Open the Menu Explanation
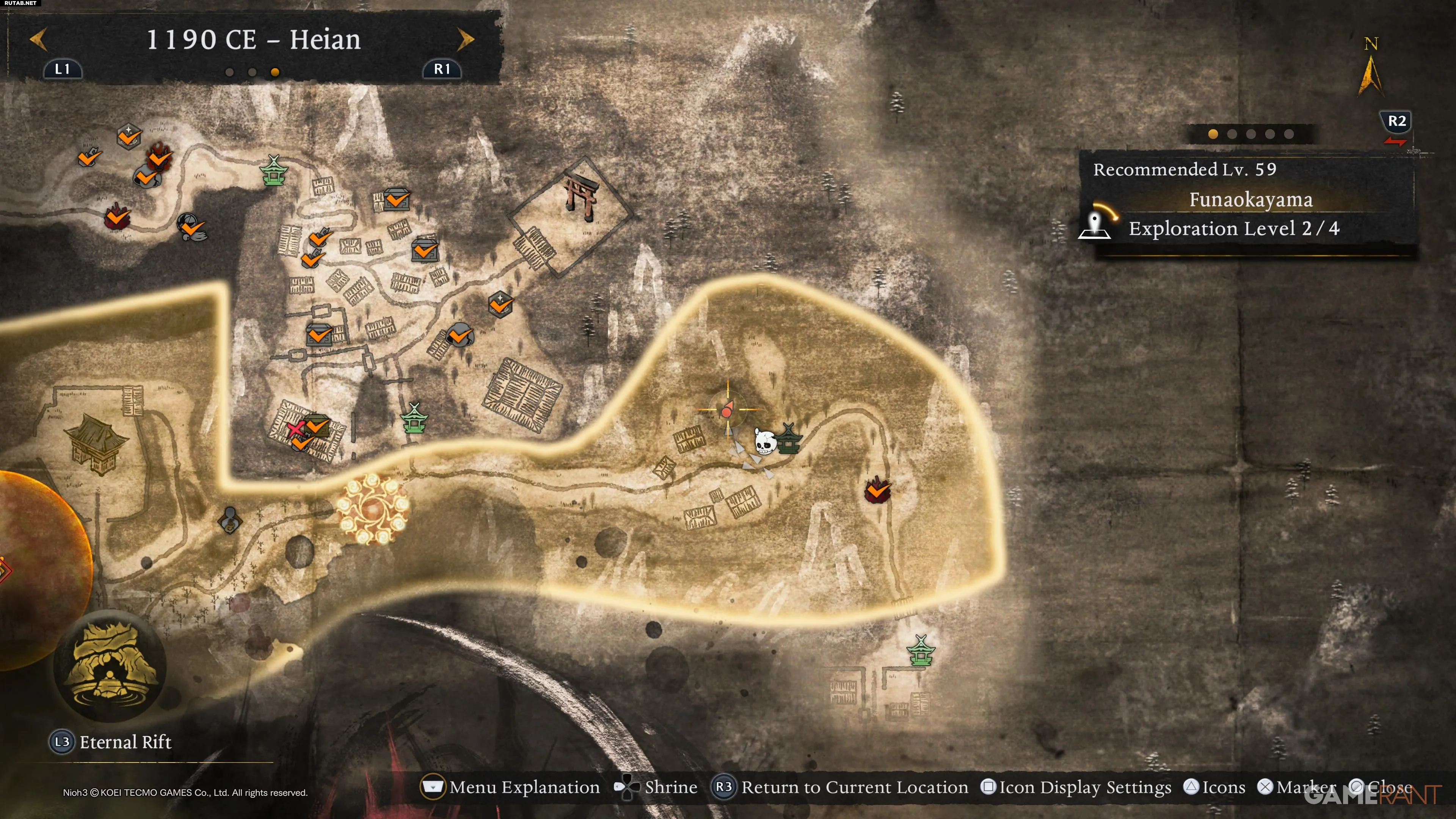Screen dimensions: 1456x819 tap(510, 787)
